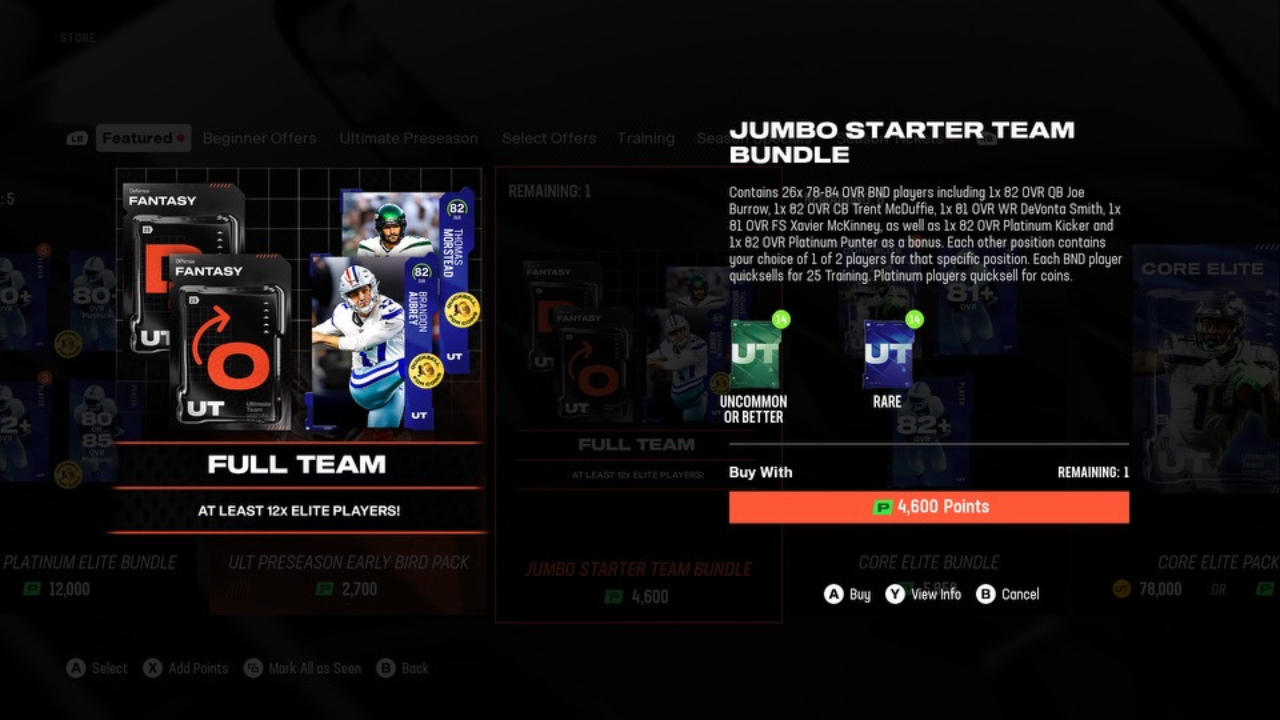Click the Buy With 4,600 Points button
Screen dimensions: 1280x720
[930, 507]
